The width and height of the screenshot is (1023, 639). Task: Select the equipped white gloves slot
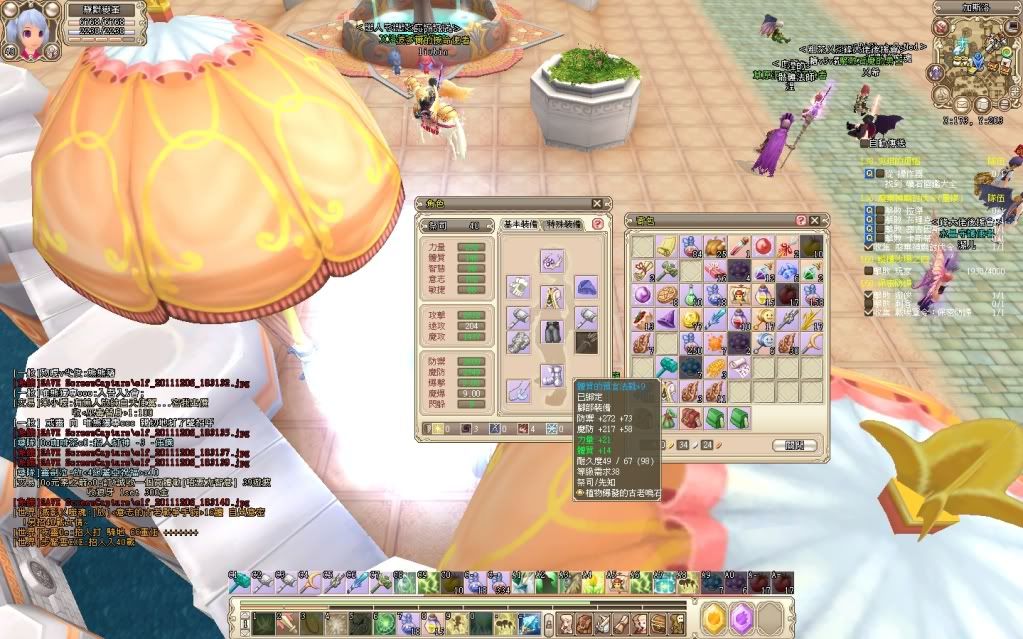[x=519, y=288]
